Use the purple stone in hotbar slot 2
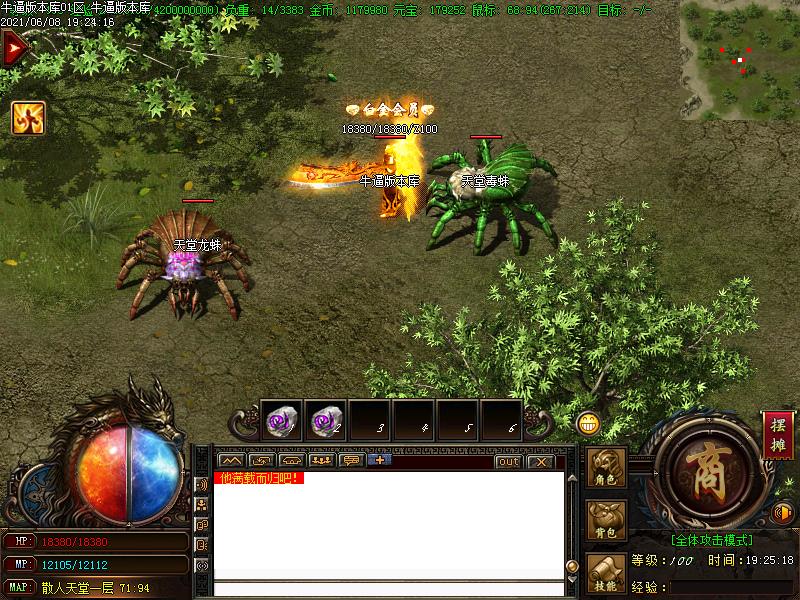Viewport: 800px width, 600px height. 325,421
